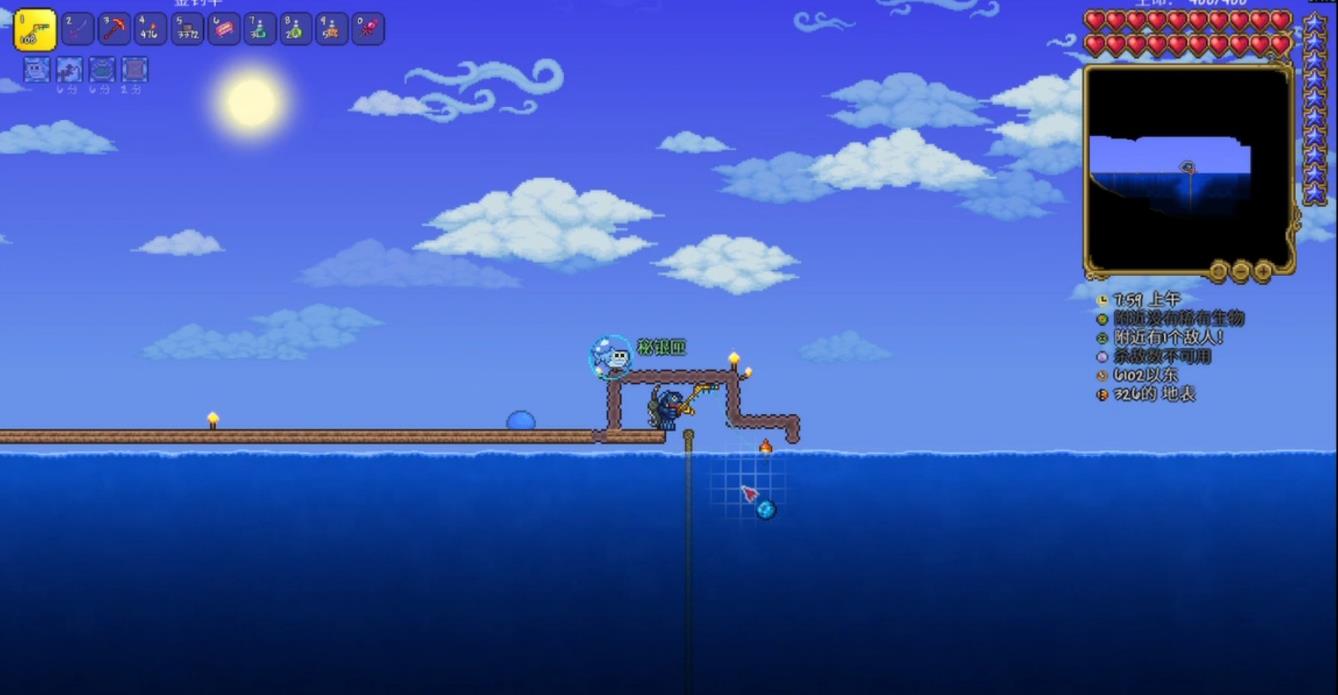The image size is (1338, 695).
Task: Select the torch stack in slot 4
Action: [x=150, y=29]
